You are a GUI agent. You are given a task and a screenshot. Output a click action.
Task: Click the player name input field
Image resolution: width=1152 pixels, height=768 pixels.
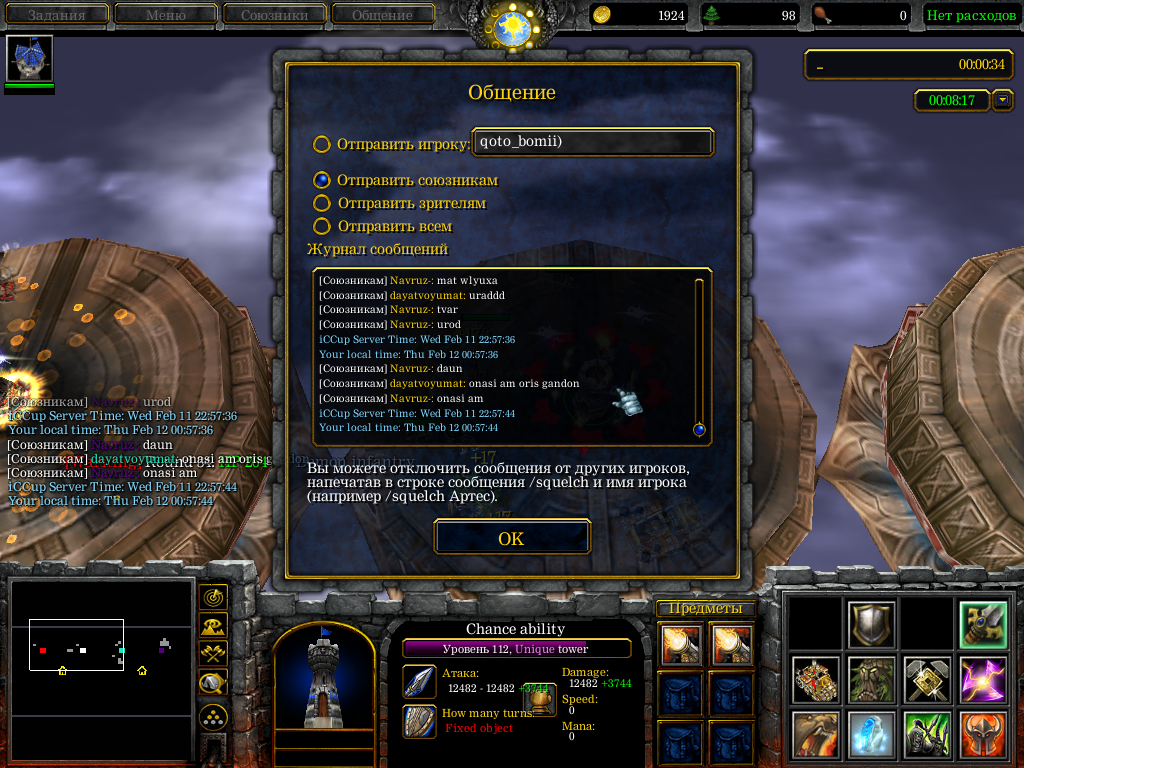click(x=592, y=142)
